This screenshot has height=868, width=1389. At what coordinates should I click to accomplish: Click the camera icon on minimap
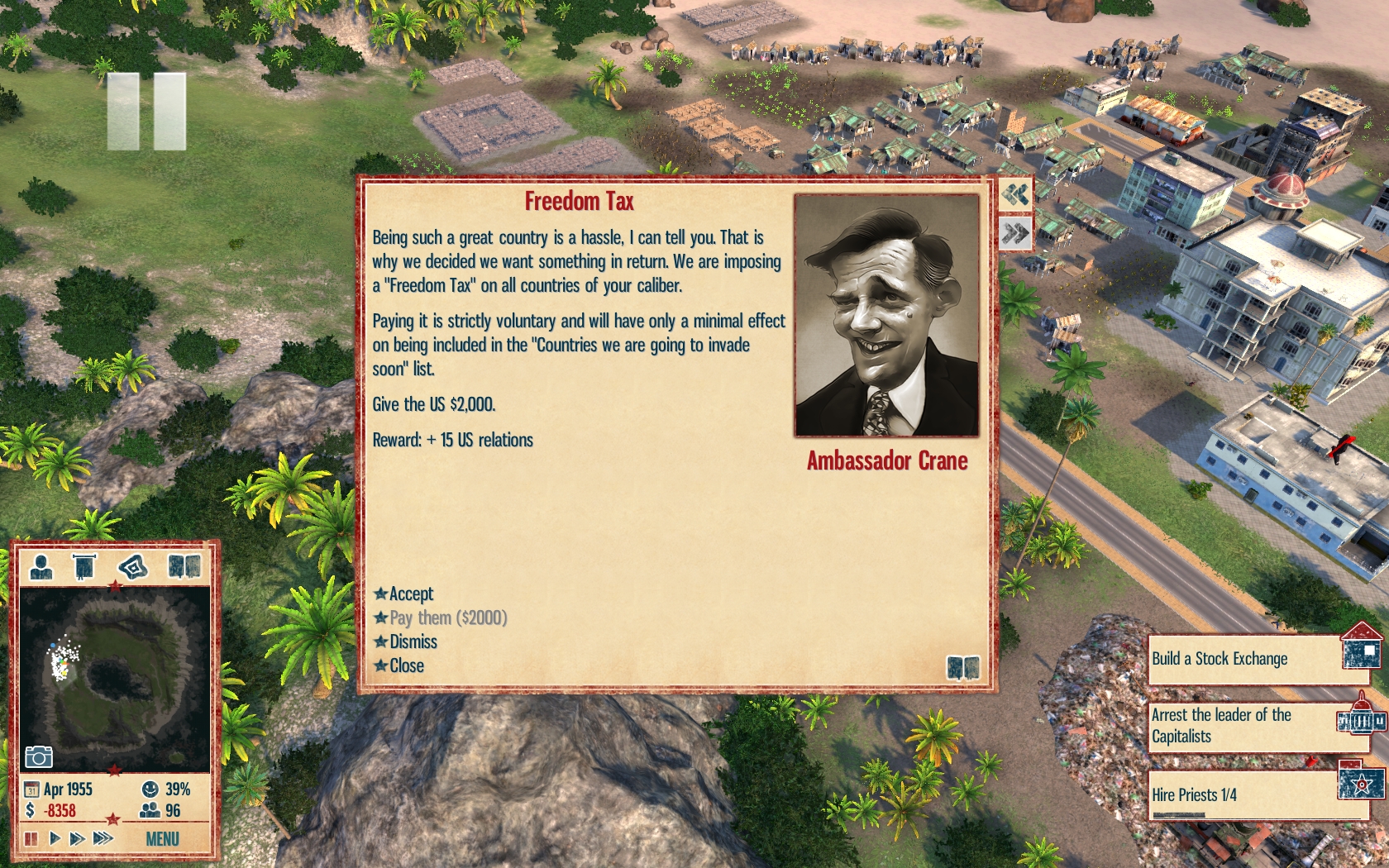pos(38,756)
